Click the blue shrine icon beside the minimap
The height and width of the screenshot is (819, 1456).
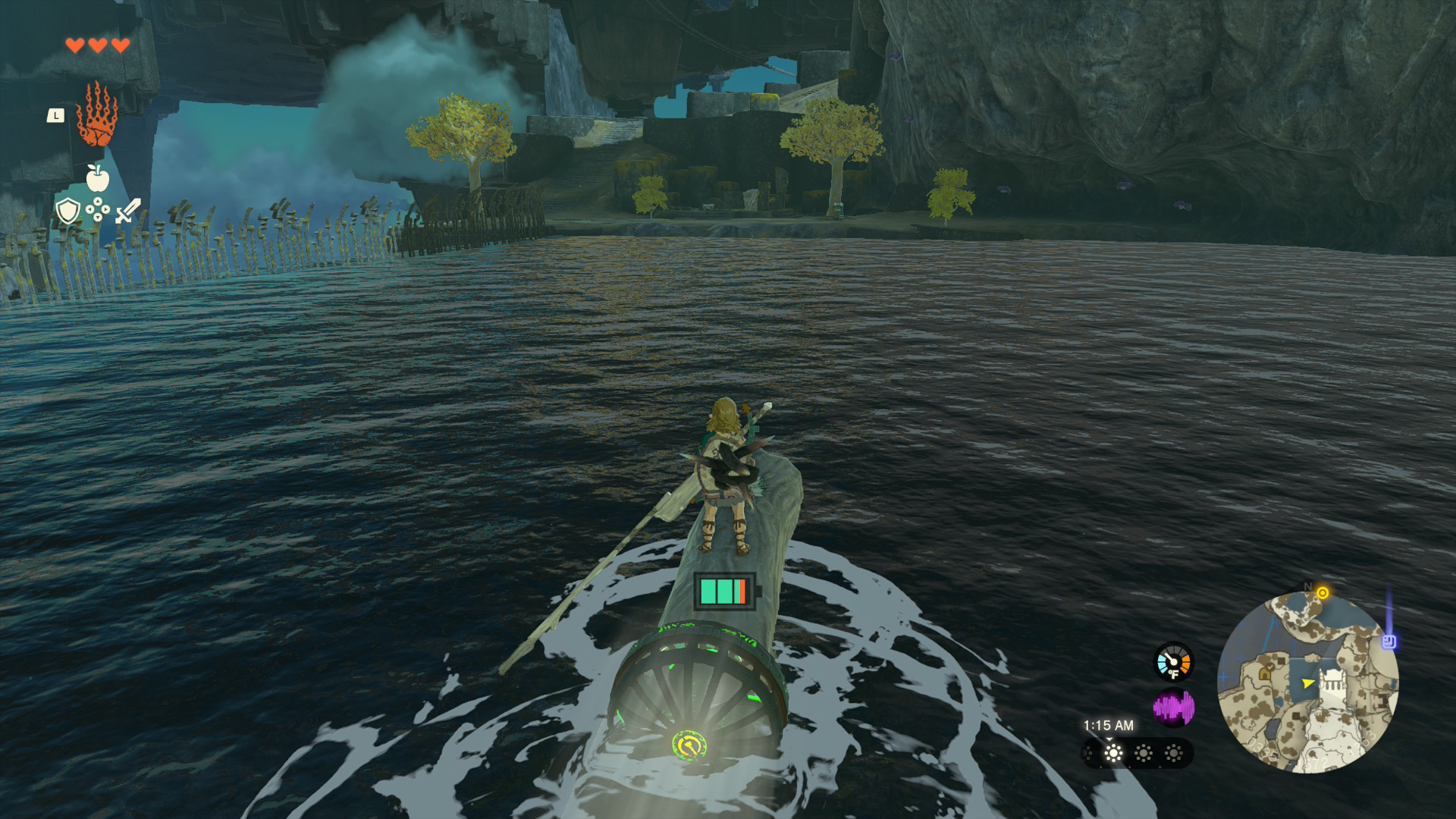tap(1389, 642)
